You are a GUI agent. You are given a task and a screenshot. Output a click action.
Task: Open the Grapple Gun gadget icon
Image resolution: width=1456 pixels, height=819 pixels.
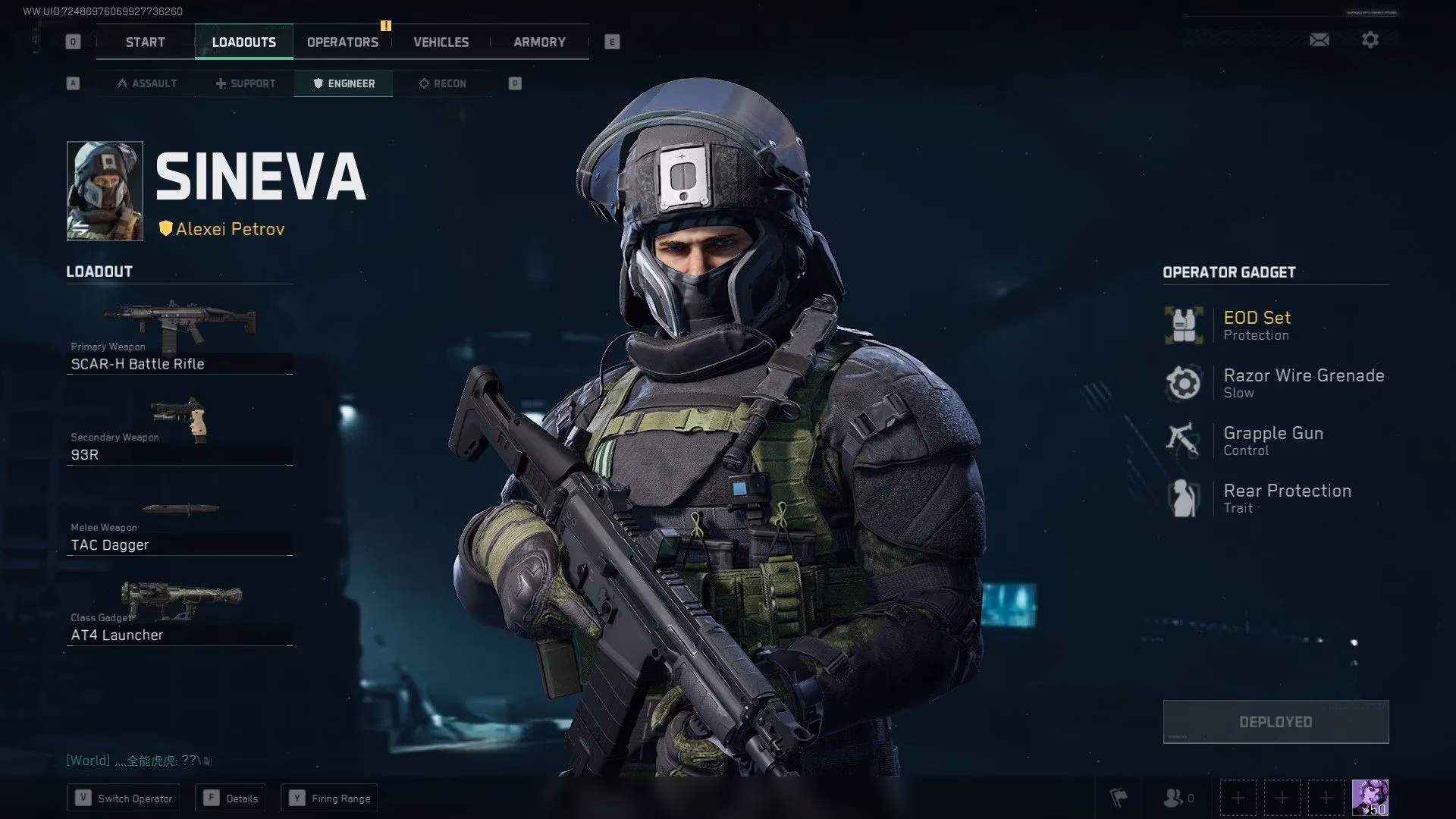tap(1183, 440)
